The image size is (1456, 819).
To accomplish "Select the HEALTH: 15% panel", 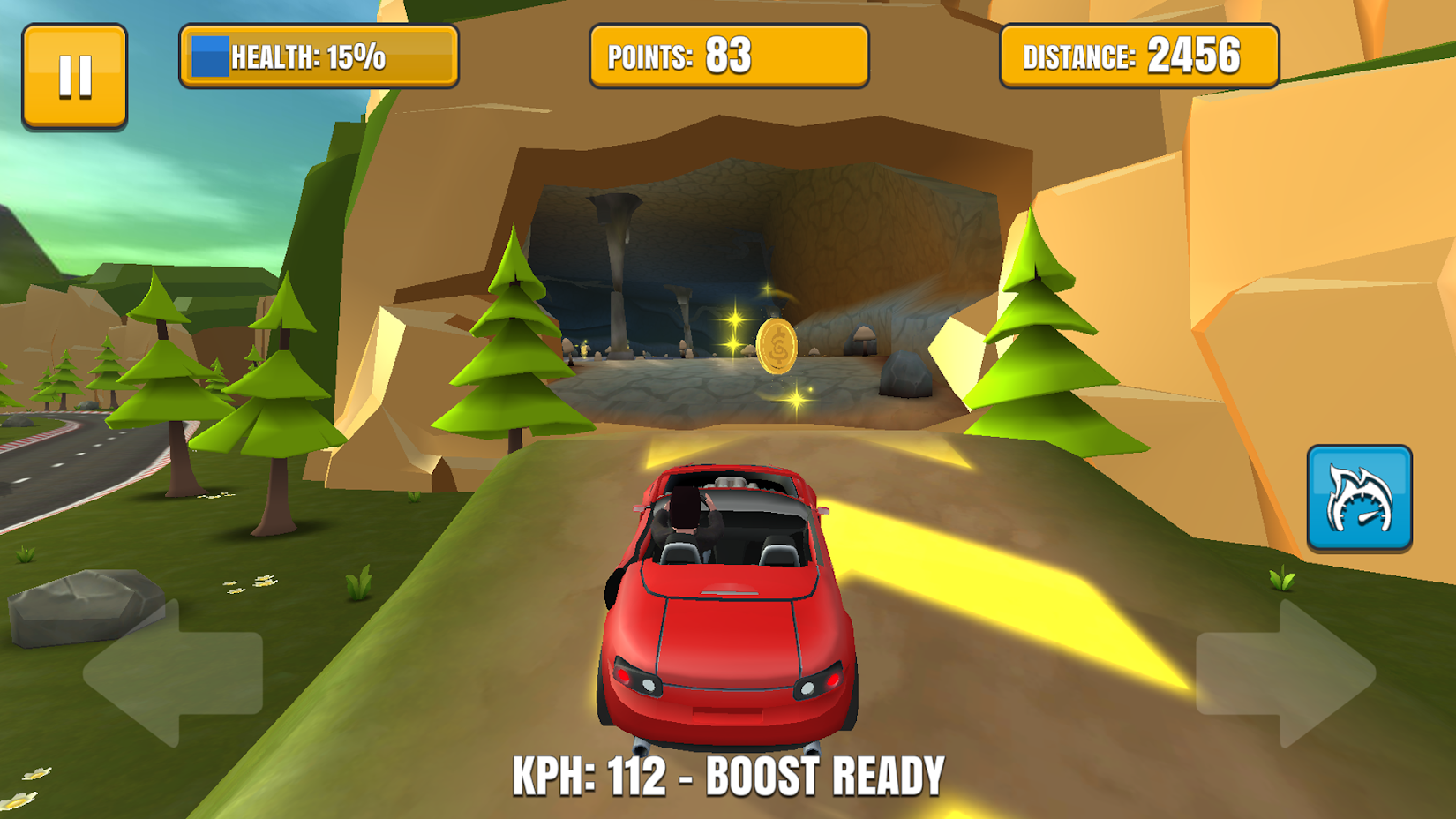I will pyautogui.click(x=318, y=56).
